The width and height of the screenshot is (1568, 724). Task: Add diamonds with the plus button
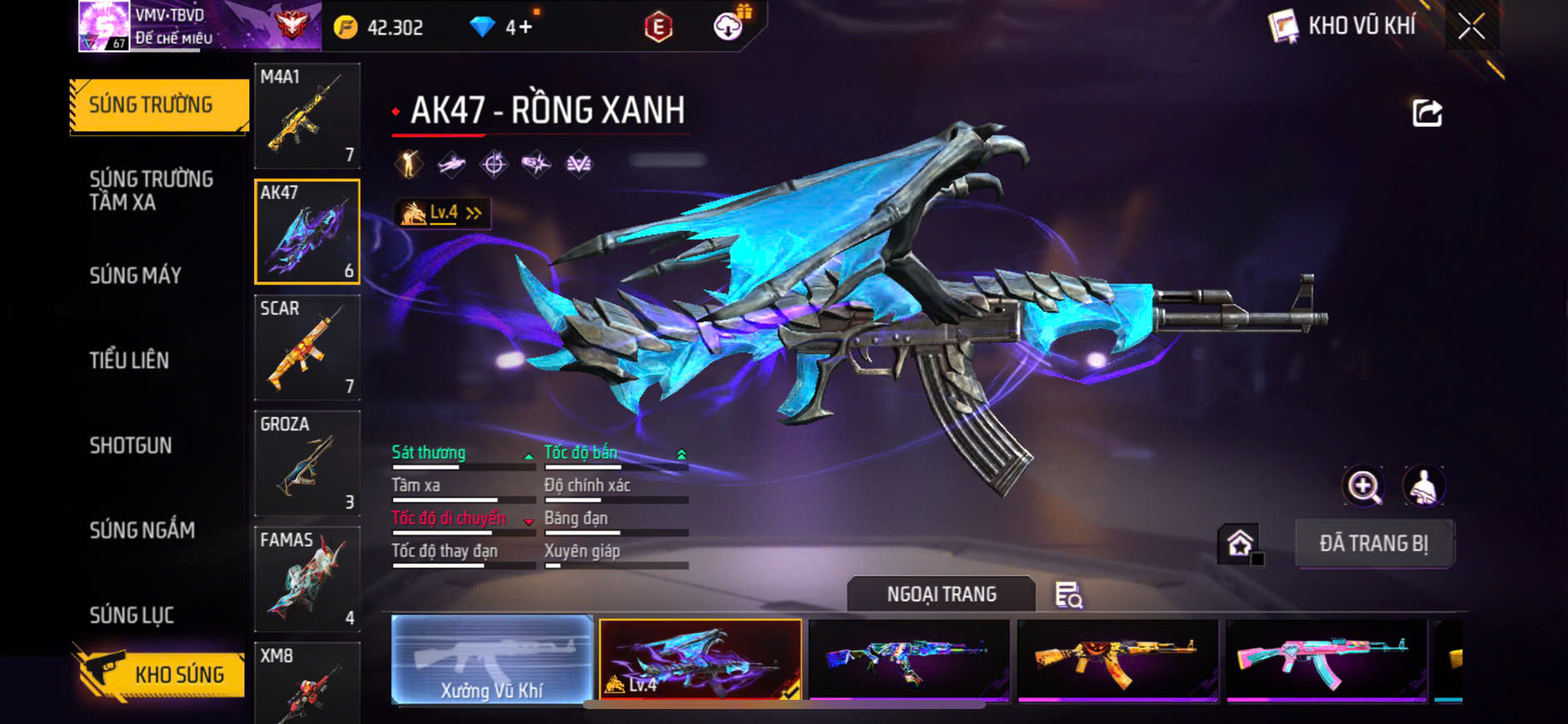(525, 27)
